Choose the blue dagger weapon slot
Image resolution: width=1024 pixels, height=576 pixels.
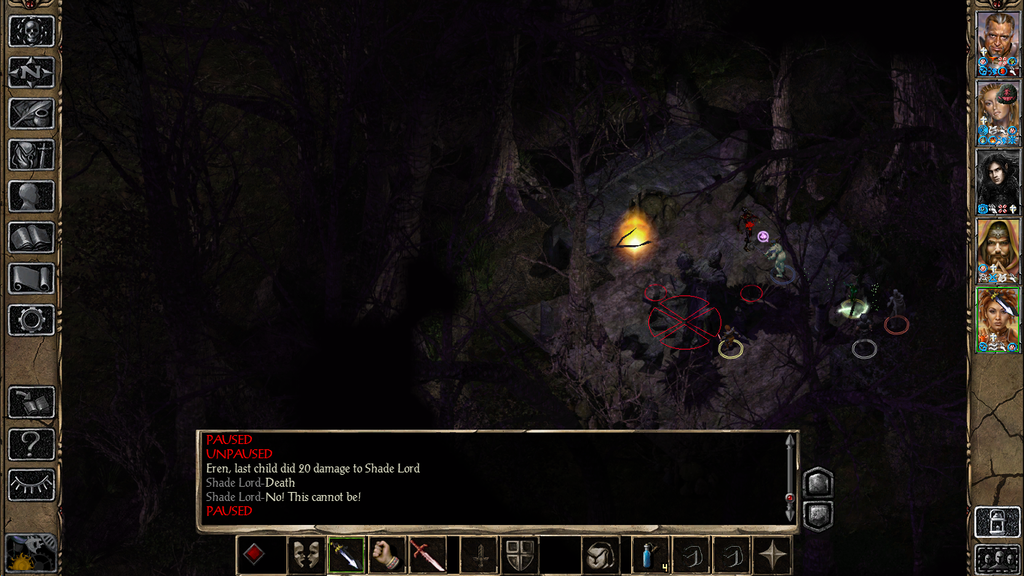pos(346,555)
